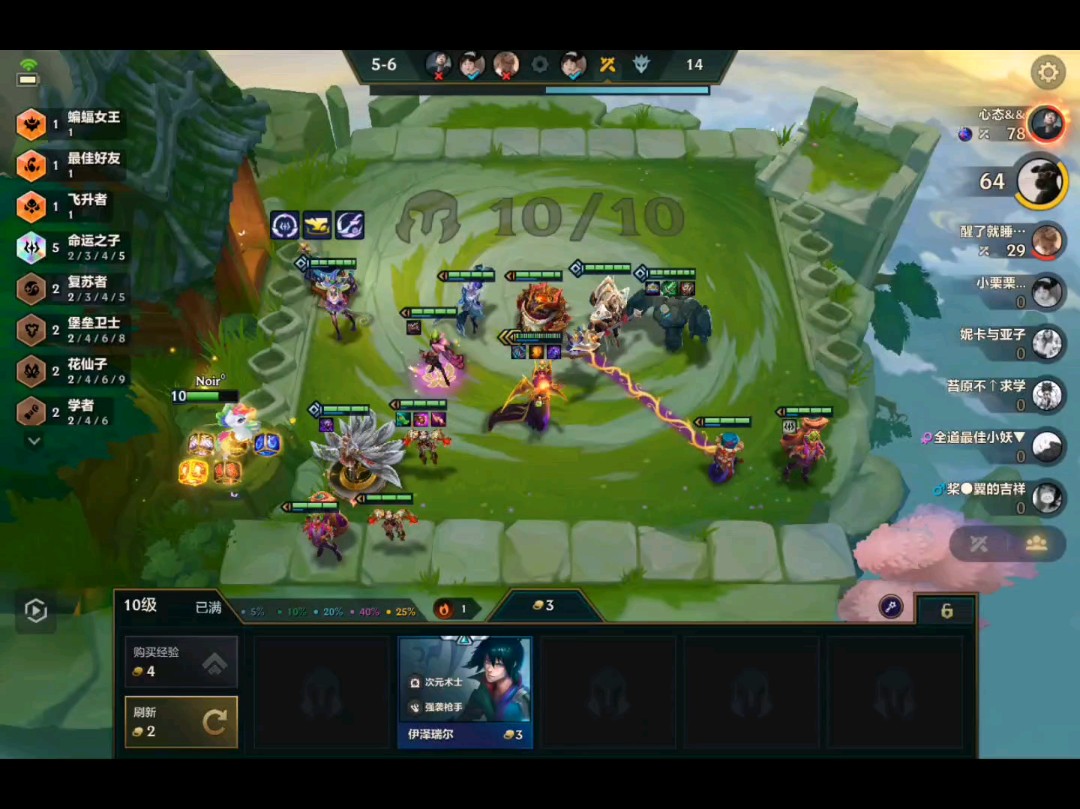View player 心态&& on the scoreboard
The height and width of the screenshot is (809, 1080).
coord(1046,123)
